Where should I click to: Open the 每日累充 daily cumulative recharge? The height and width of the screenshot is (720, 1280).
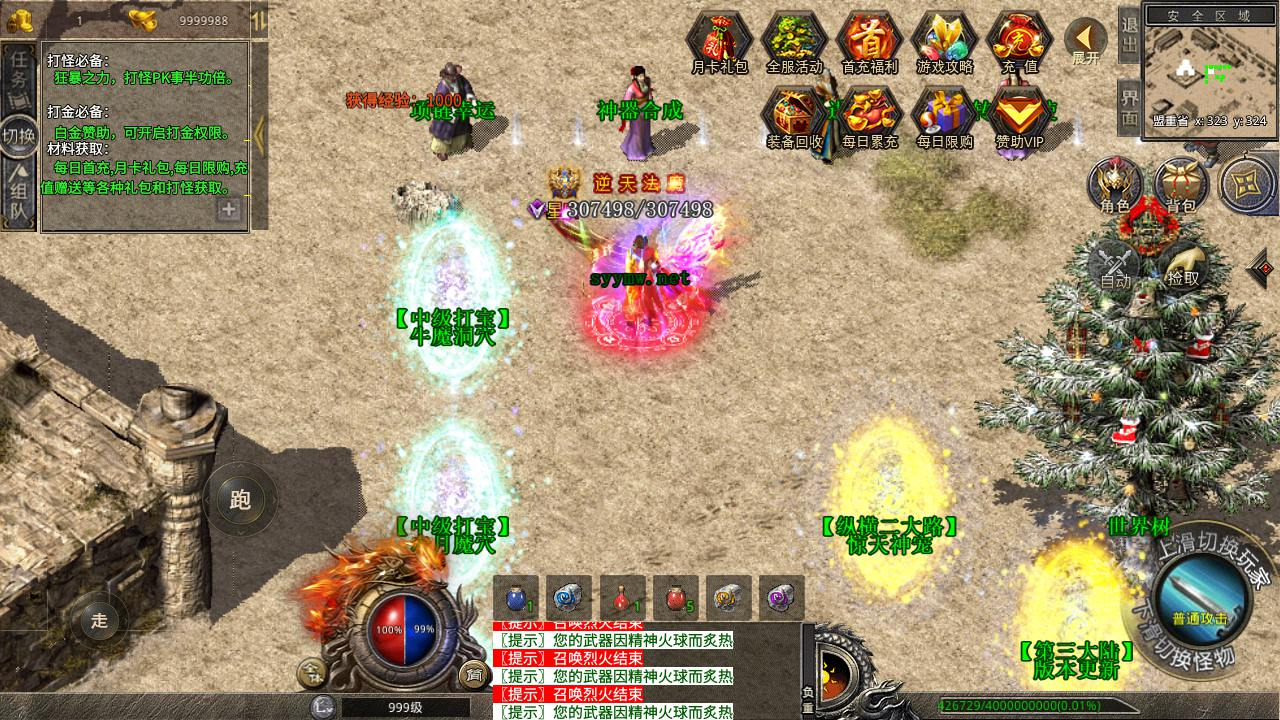[869, 115]
